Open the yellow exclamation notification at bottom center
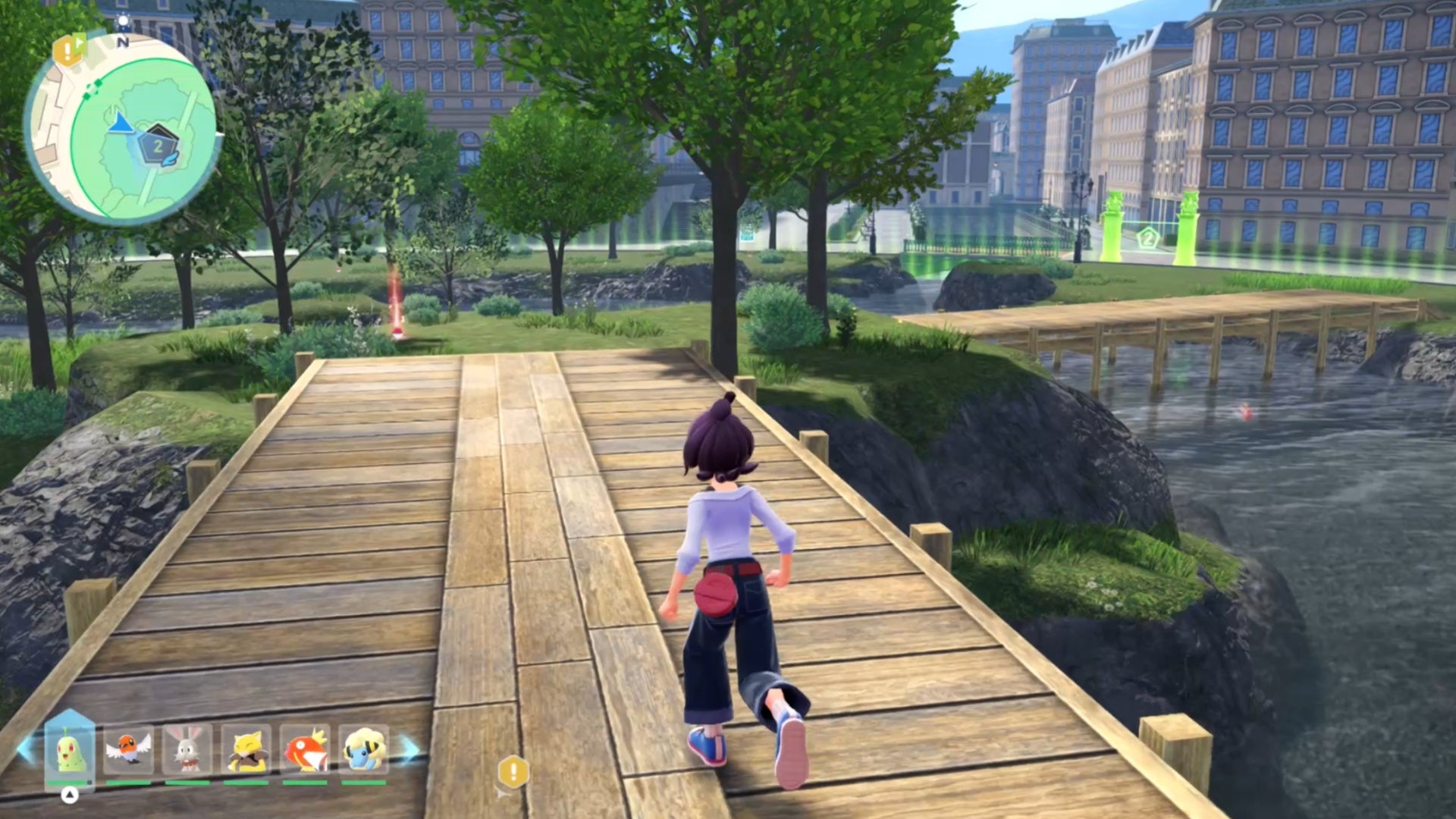Viewport: 1456px width, 819px height. (x=513, y=773)
